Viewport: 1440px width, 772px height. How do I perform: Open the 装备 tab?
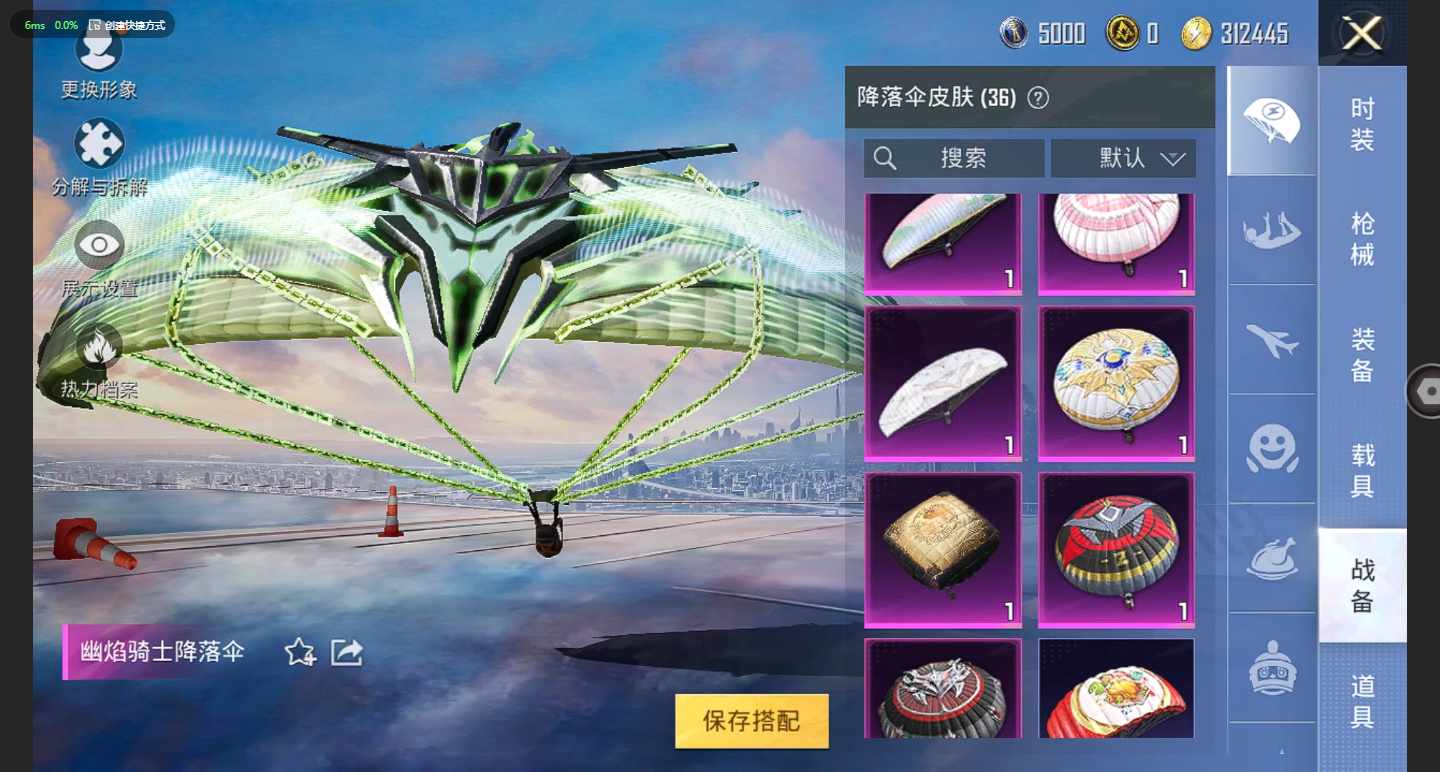pyautogui.click(x=1362, y=355)
